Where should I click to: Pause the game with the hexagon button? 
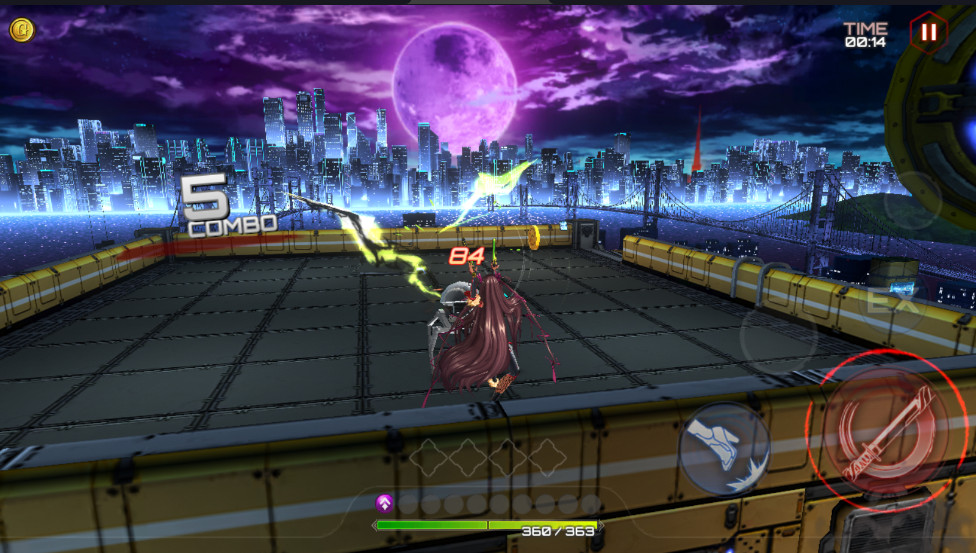coord(929,32)
